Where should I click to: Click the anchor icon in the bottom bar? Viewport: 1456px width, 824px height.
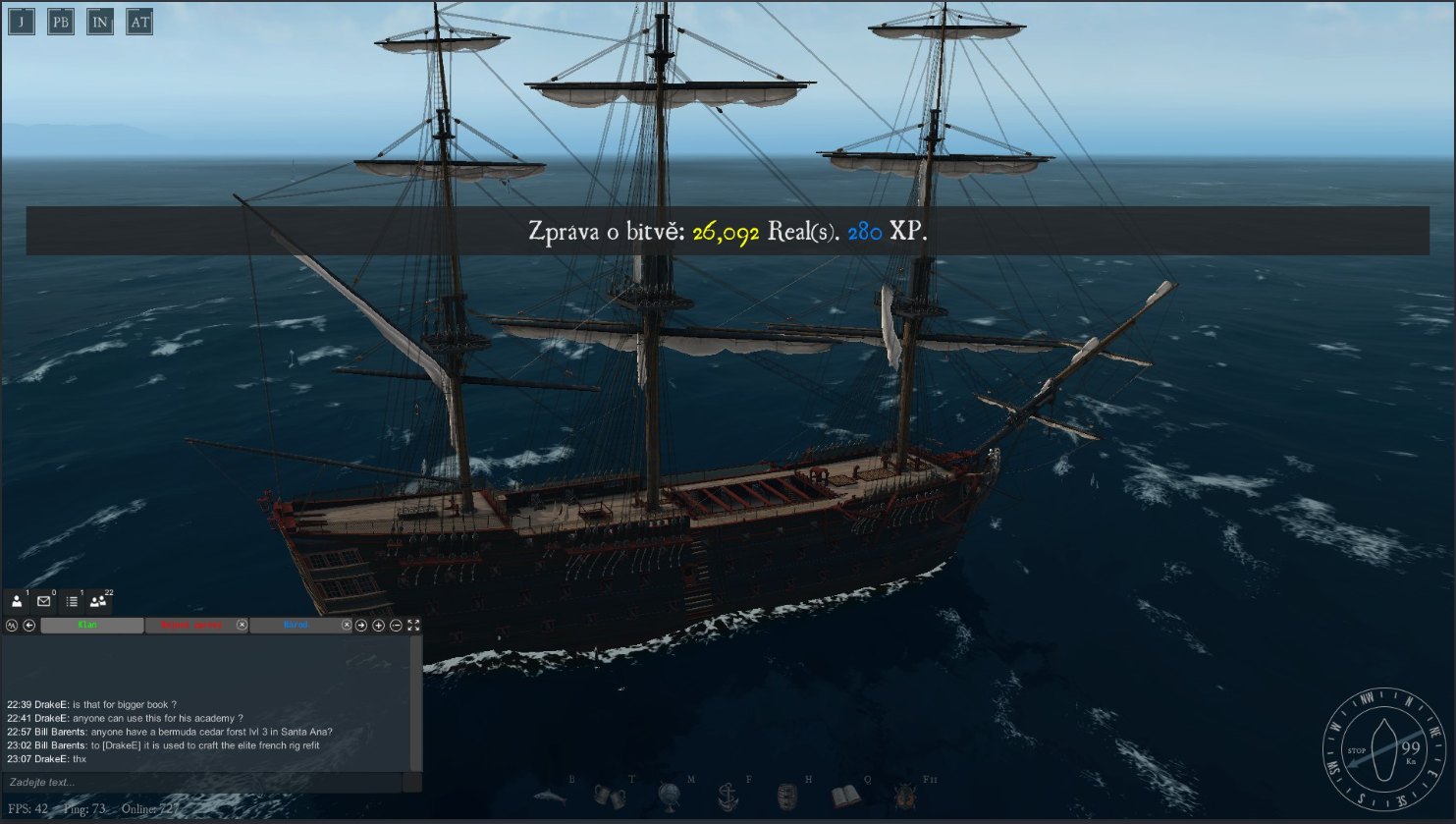(x=728, y=796)
